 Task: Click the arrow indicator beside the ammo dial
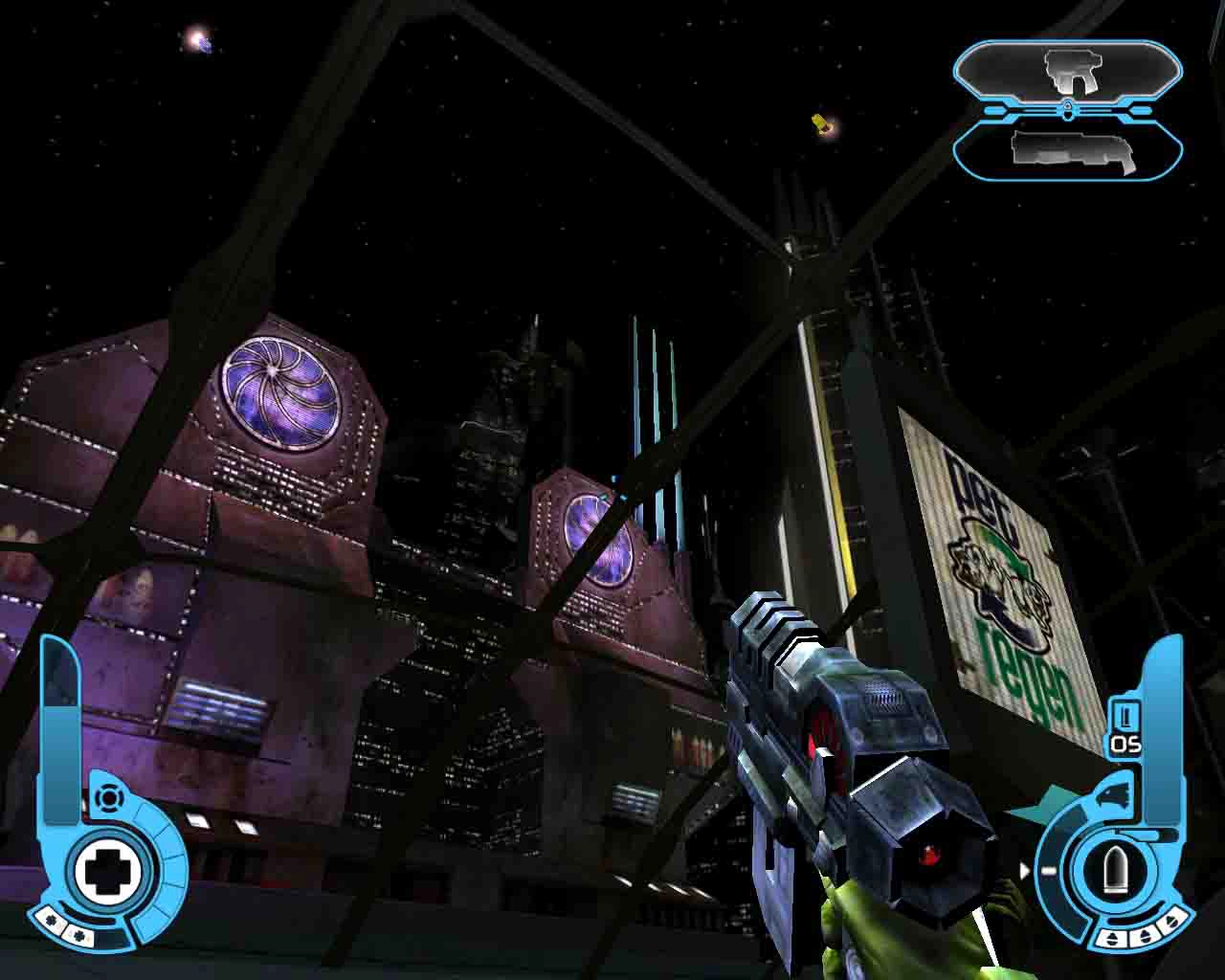click(x=1025, y=869)
